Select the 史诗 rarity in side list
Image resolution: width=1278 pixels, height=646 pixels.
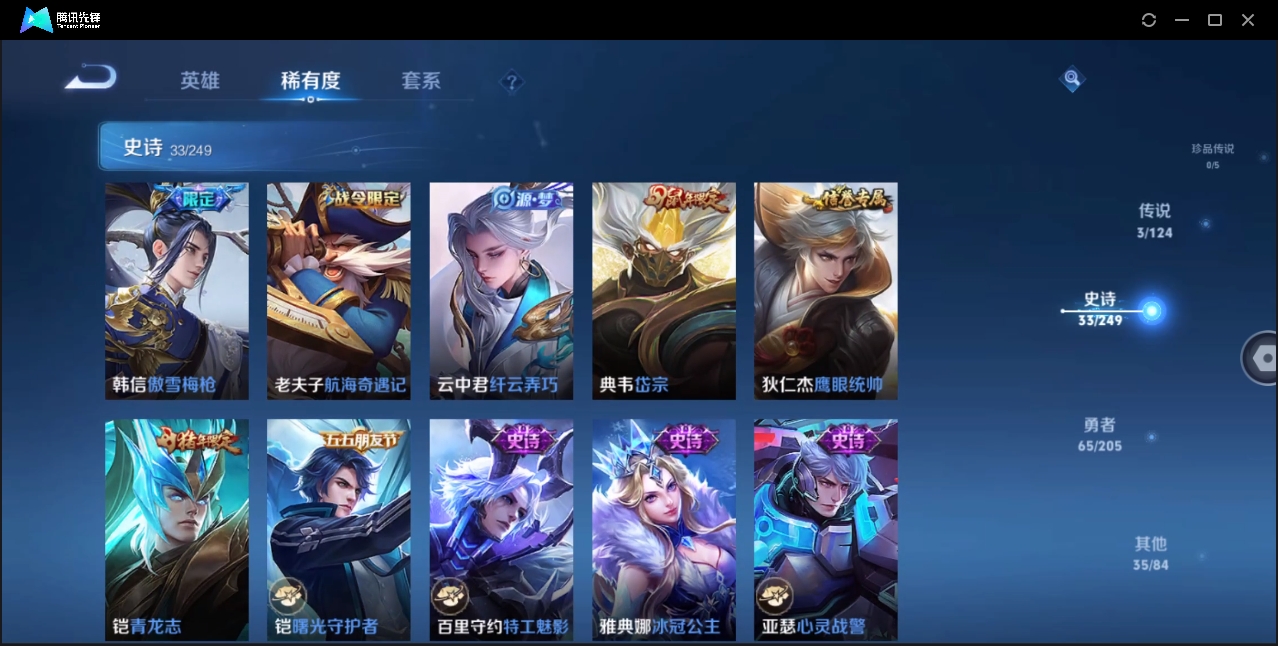click(1100, 309)
